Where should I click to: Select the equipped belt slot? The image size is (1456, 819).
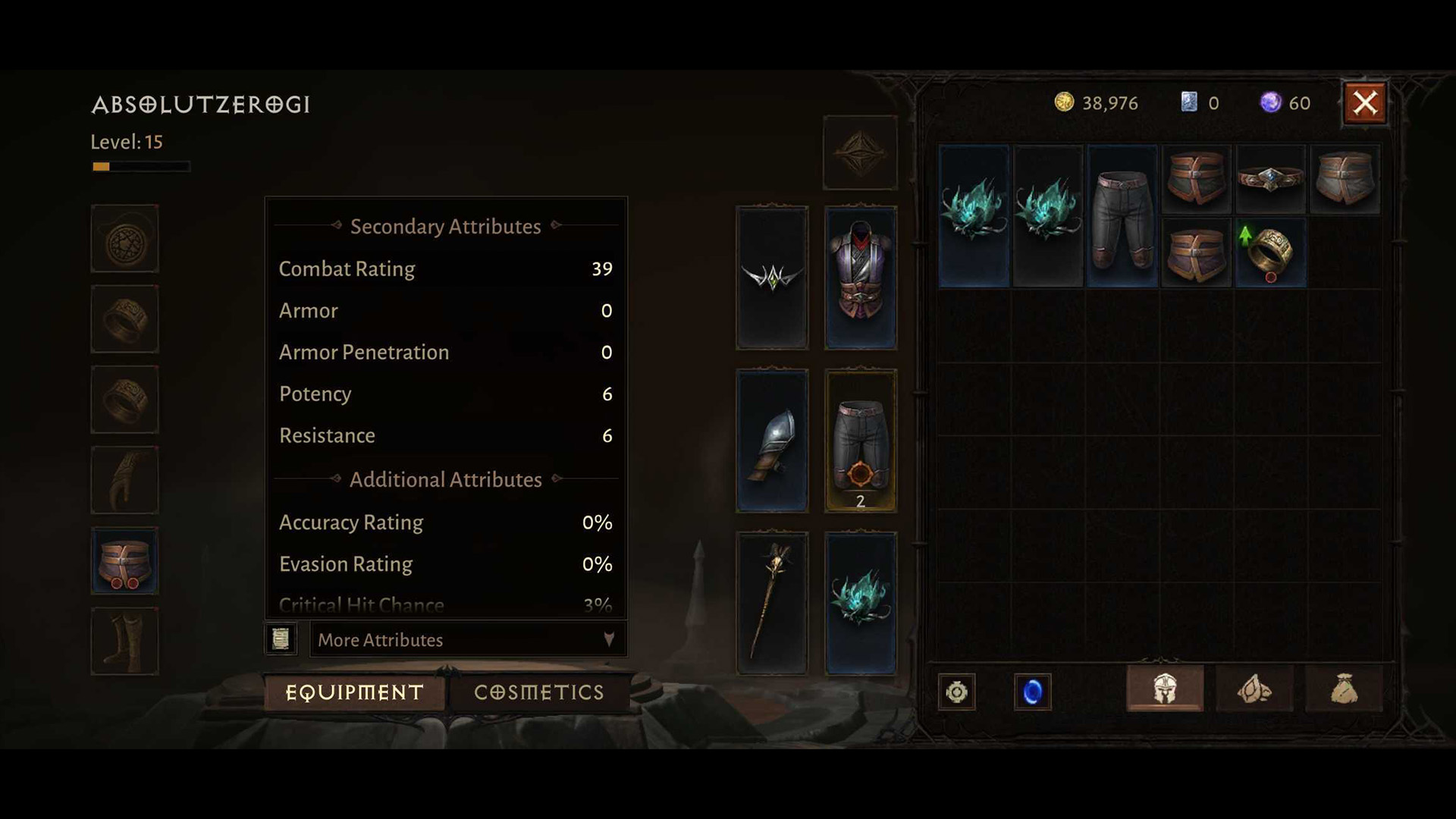[x=125, y=561]
